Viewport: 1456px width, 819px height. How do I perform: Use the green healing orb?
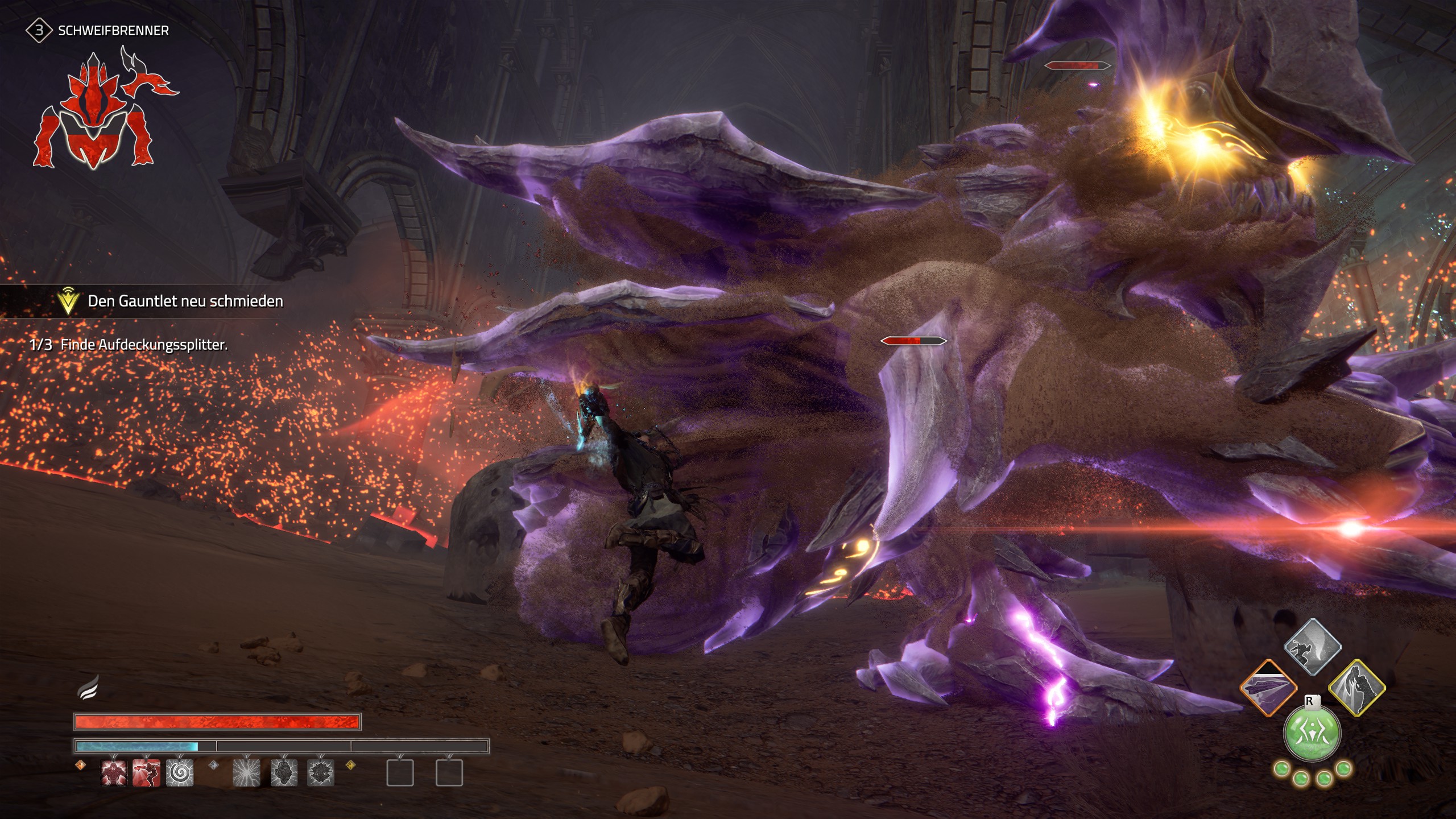pyautogui.click(x=1313, y=733)
